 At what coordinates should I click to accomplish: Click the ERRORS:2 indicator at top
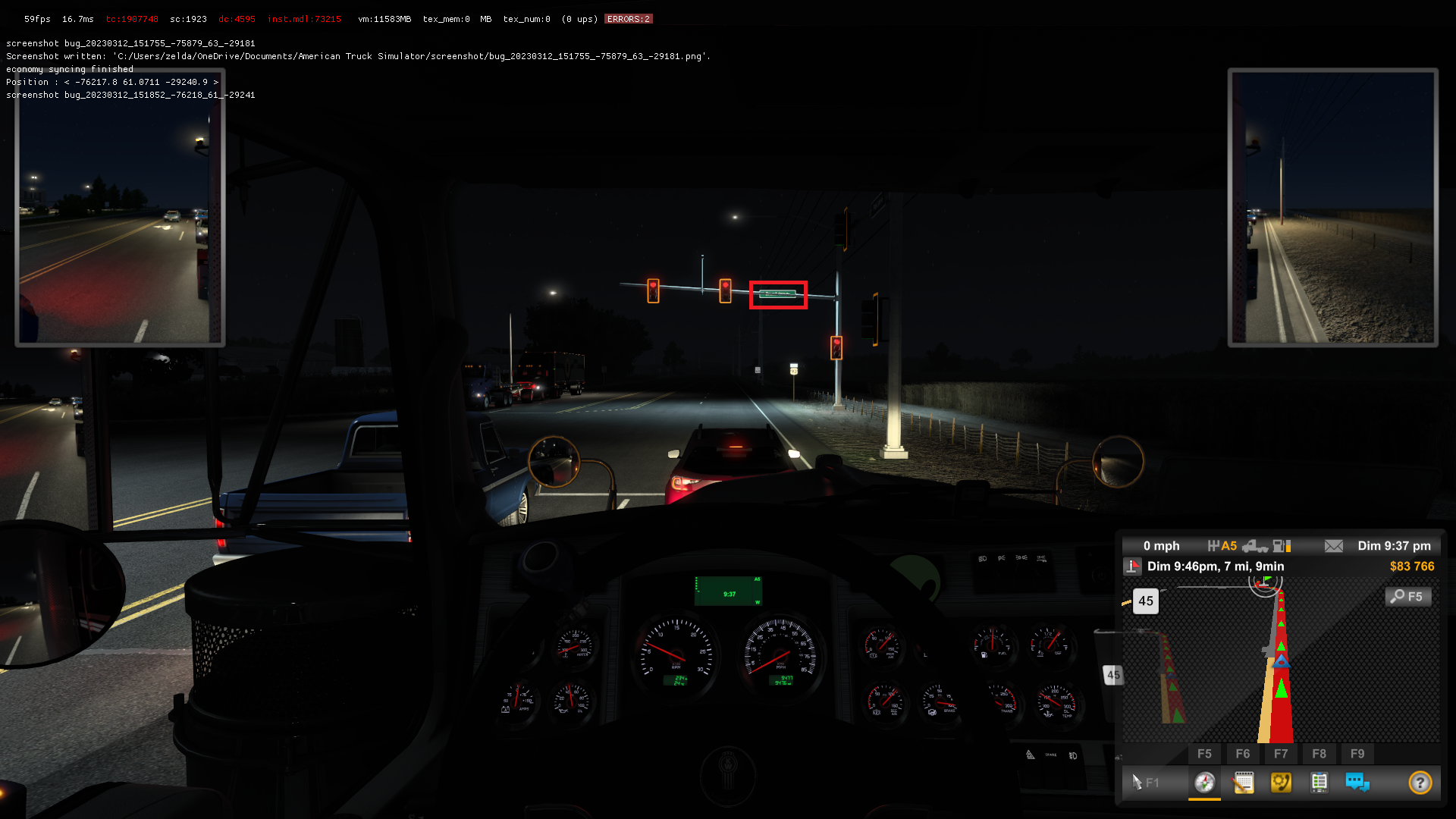pos(628,18)
